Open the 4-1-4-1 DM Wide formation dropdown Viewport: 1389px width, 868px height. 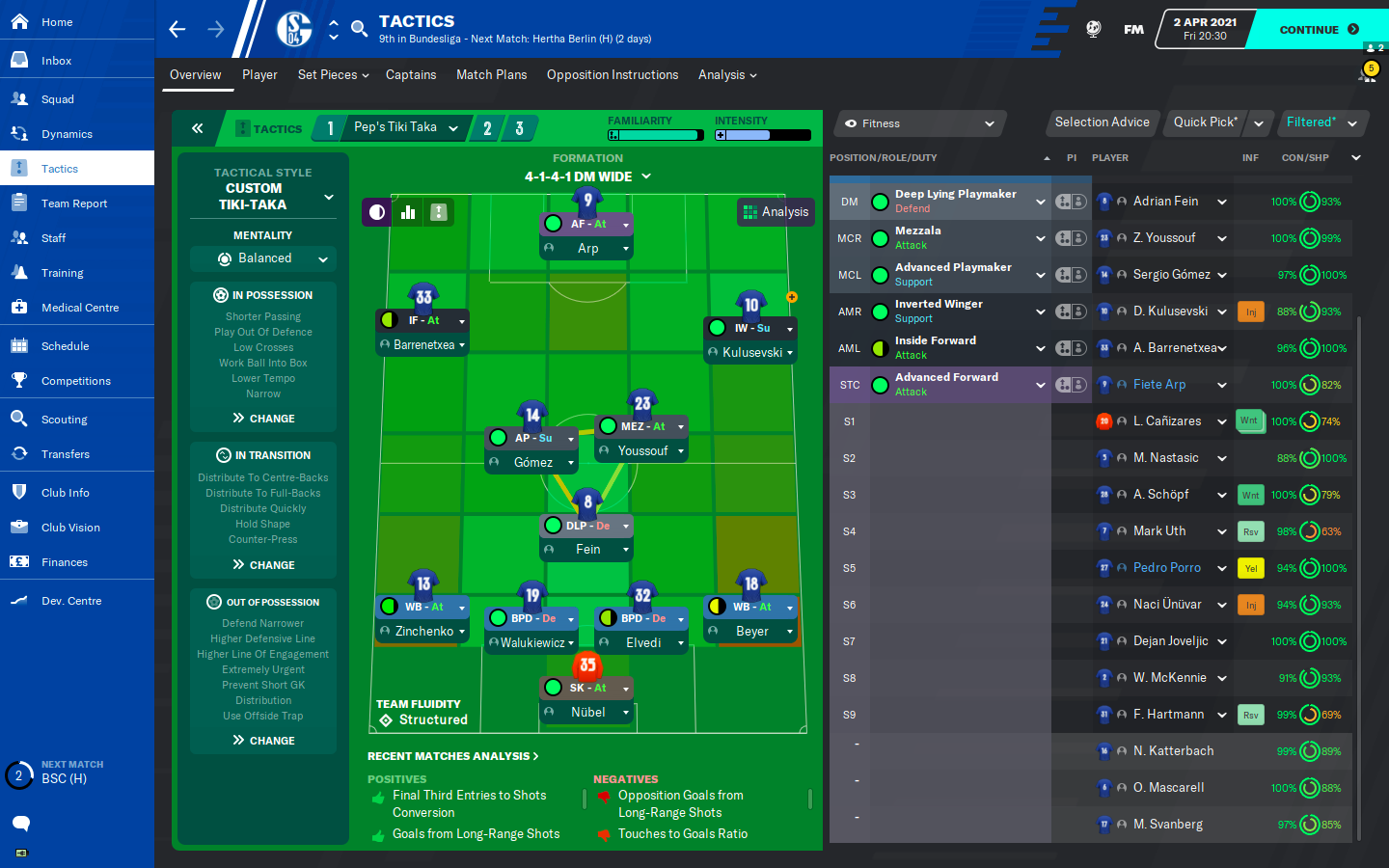click(x=587, y=176)
